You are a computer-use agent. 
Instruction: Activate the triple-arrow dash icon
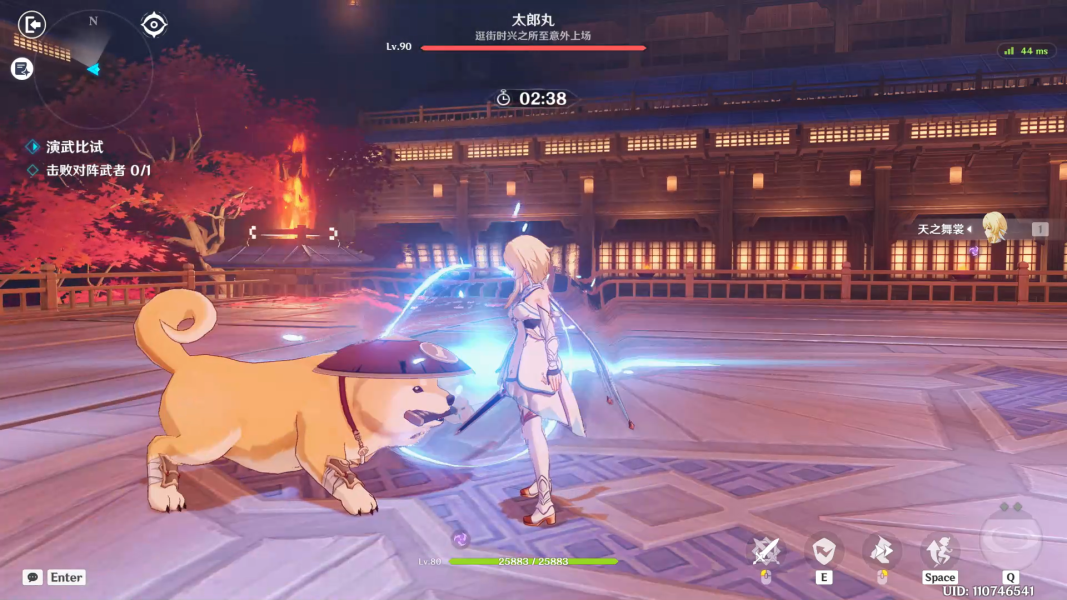(x=882, y=551)
